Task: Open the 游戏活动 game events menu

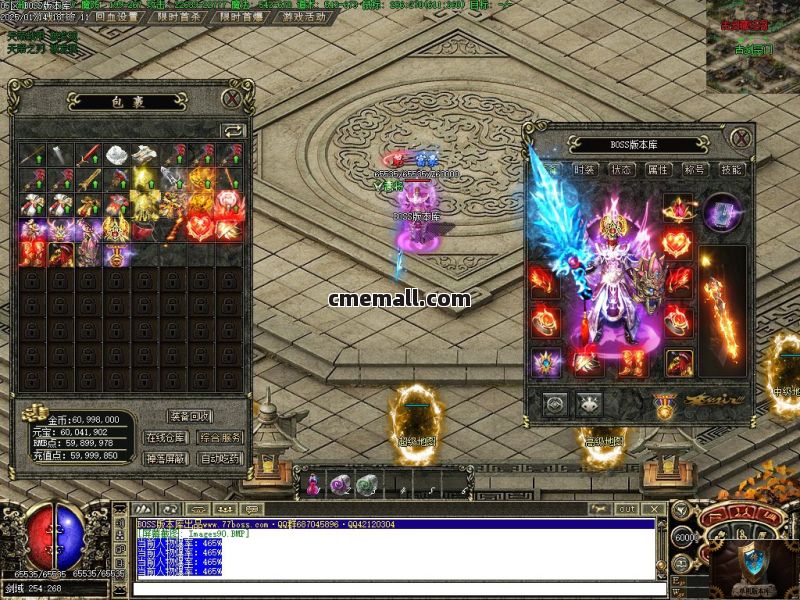Action: pos(304,17)
